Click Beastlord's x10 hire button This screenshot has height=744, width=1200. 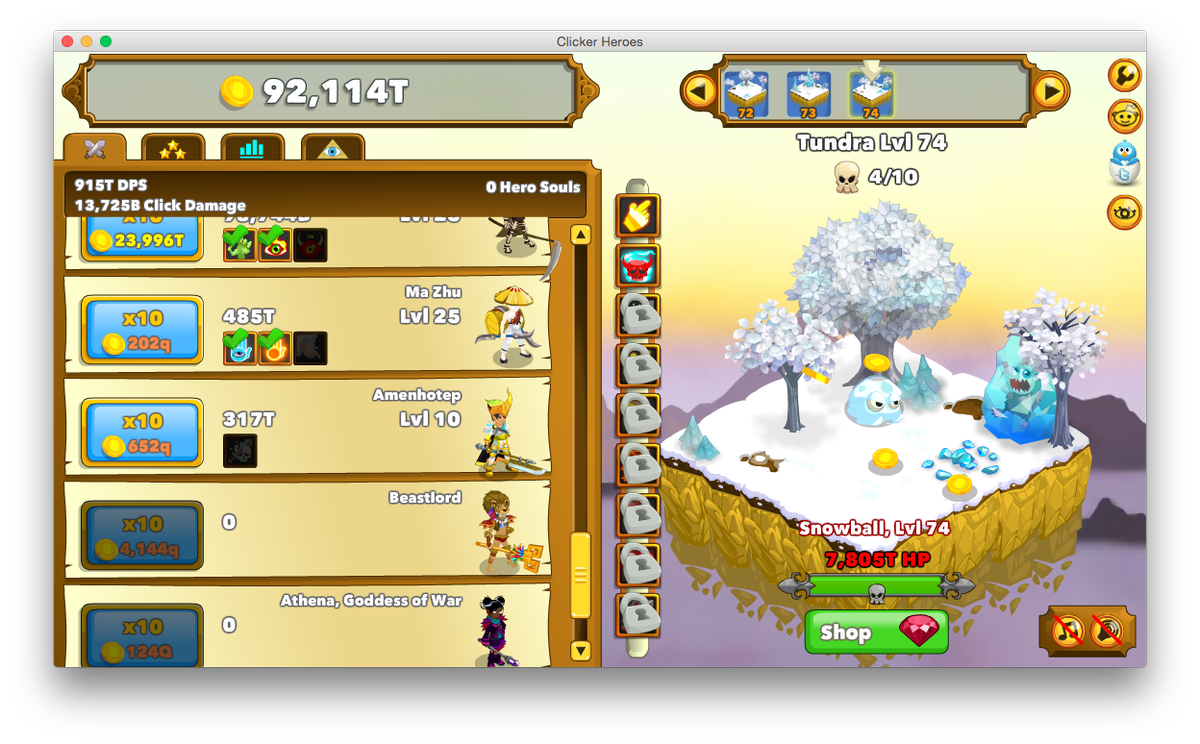pyautogui.click(x=142, y=536)
